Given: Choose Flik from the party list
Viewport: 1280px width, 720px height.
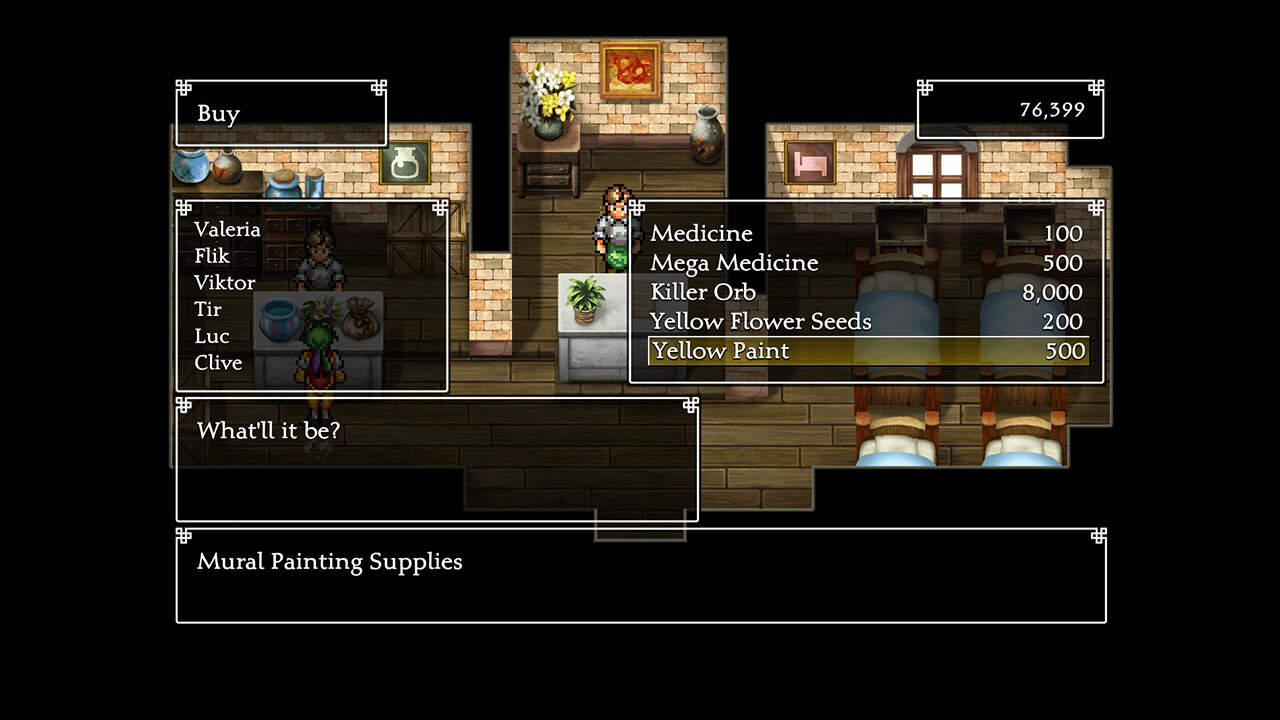Looking at the screenshot, I should (212, 256).
